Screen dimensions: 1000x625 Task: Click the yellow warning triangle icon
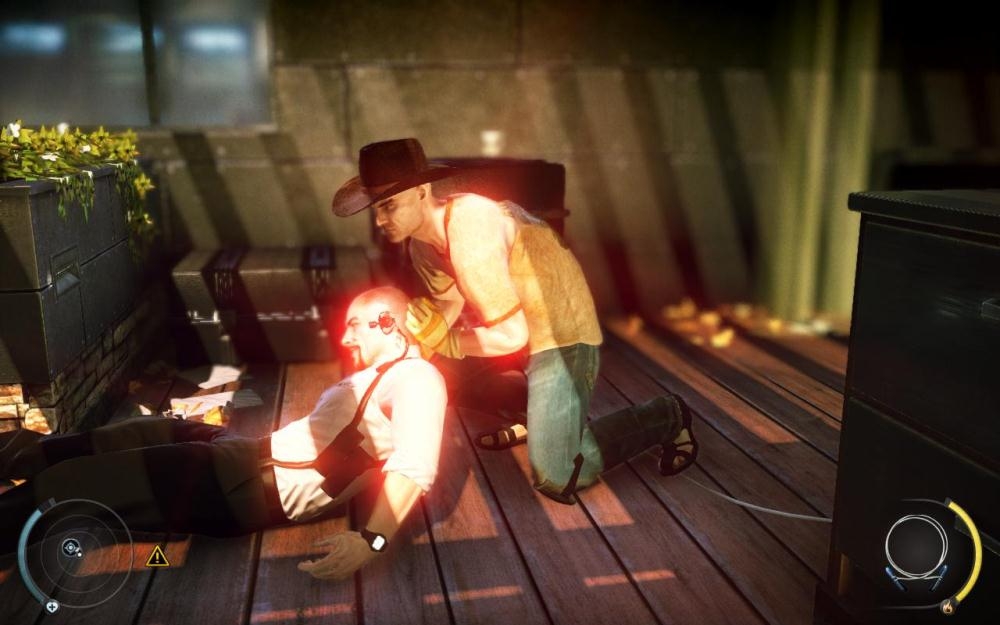click(157, 557)
